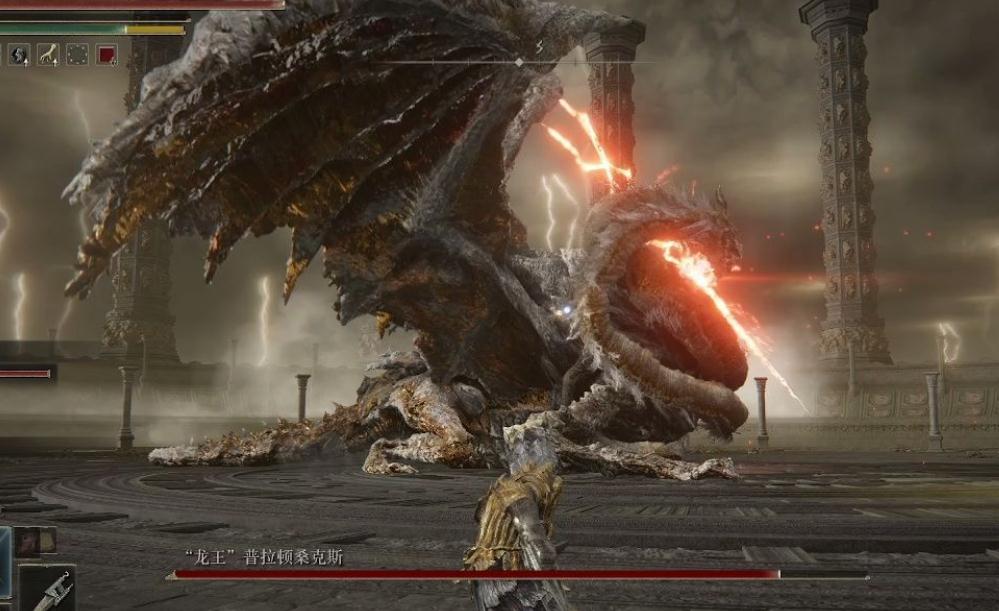Select the red square status icon

coord(106,54)
